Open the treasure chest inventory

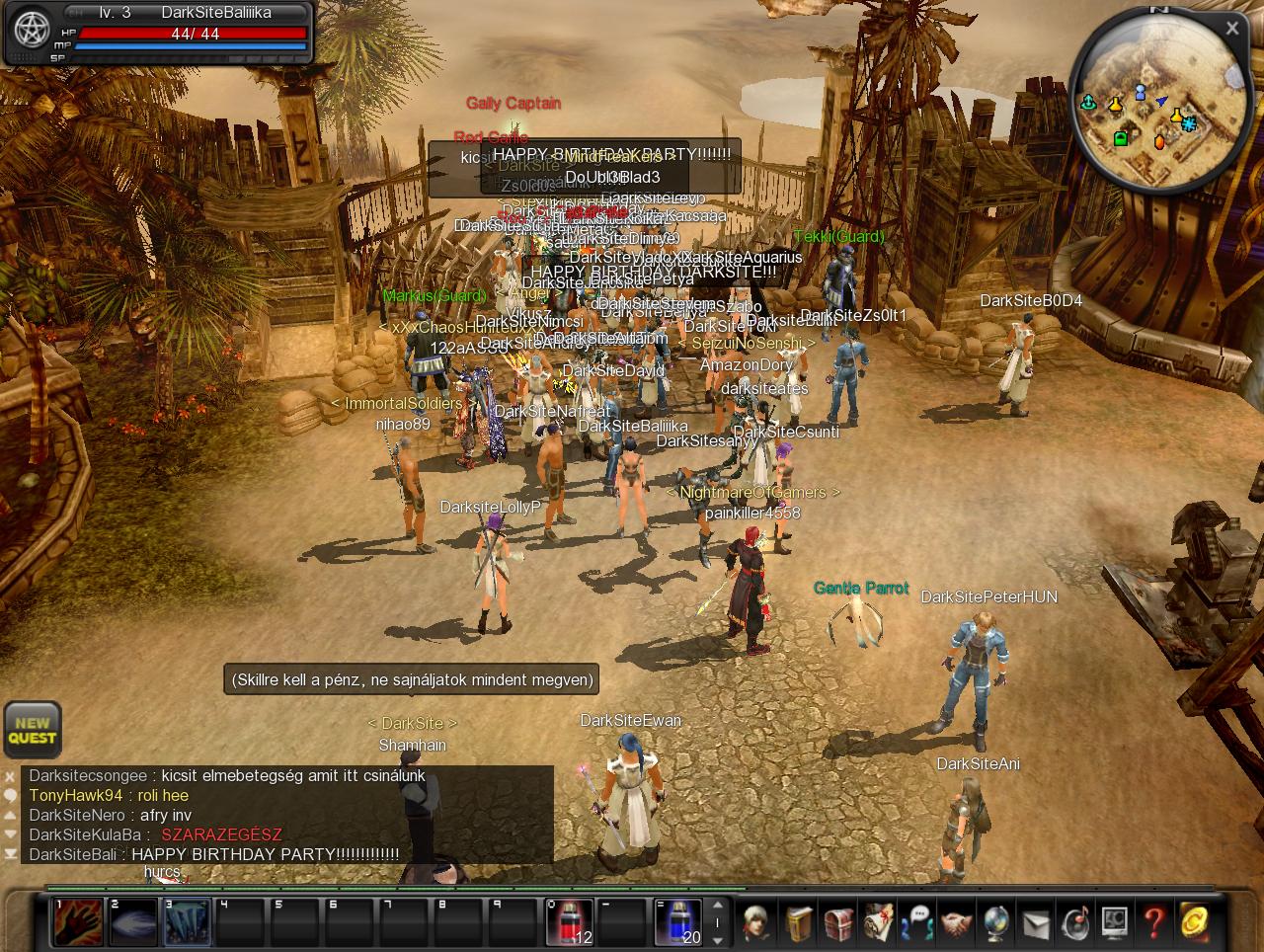[x=838, y=922]
